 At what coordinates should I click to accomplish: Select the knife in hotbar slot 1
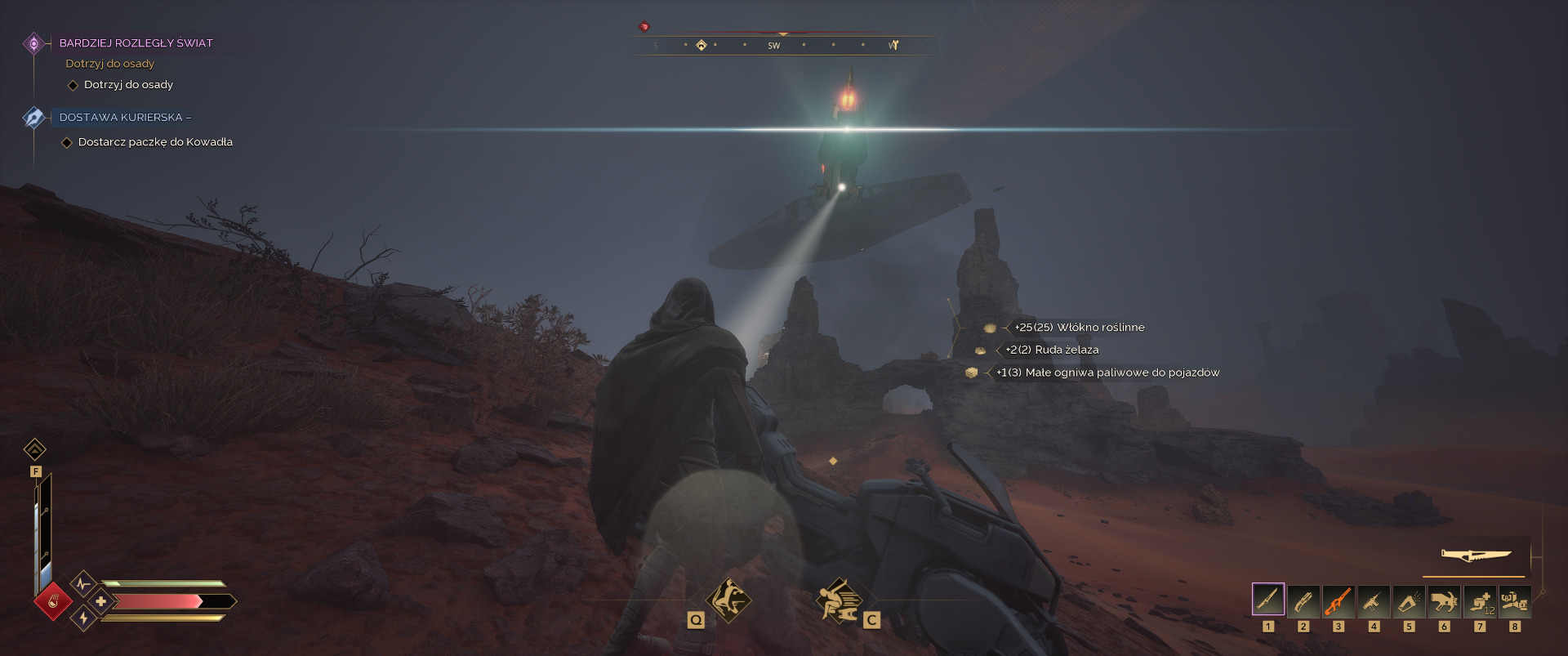(x=1267, y=600)
